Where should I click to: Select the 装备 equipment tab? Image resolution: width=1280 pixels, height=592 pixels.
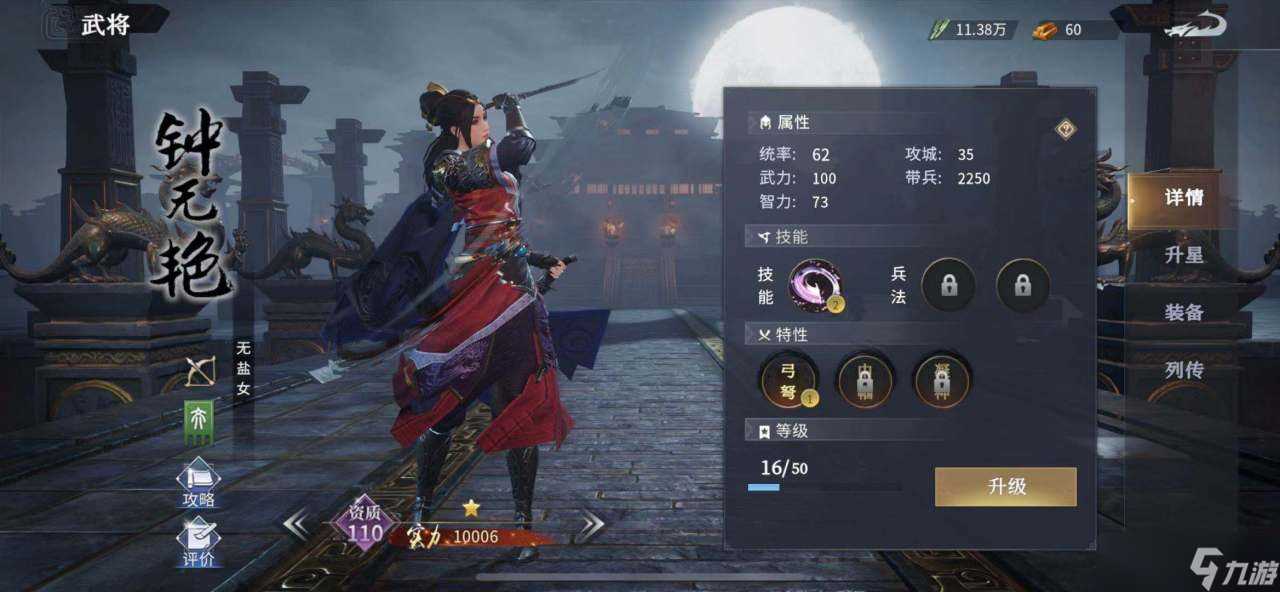point(1183,313)
